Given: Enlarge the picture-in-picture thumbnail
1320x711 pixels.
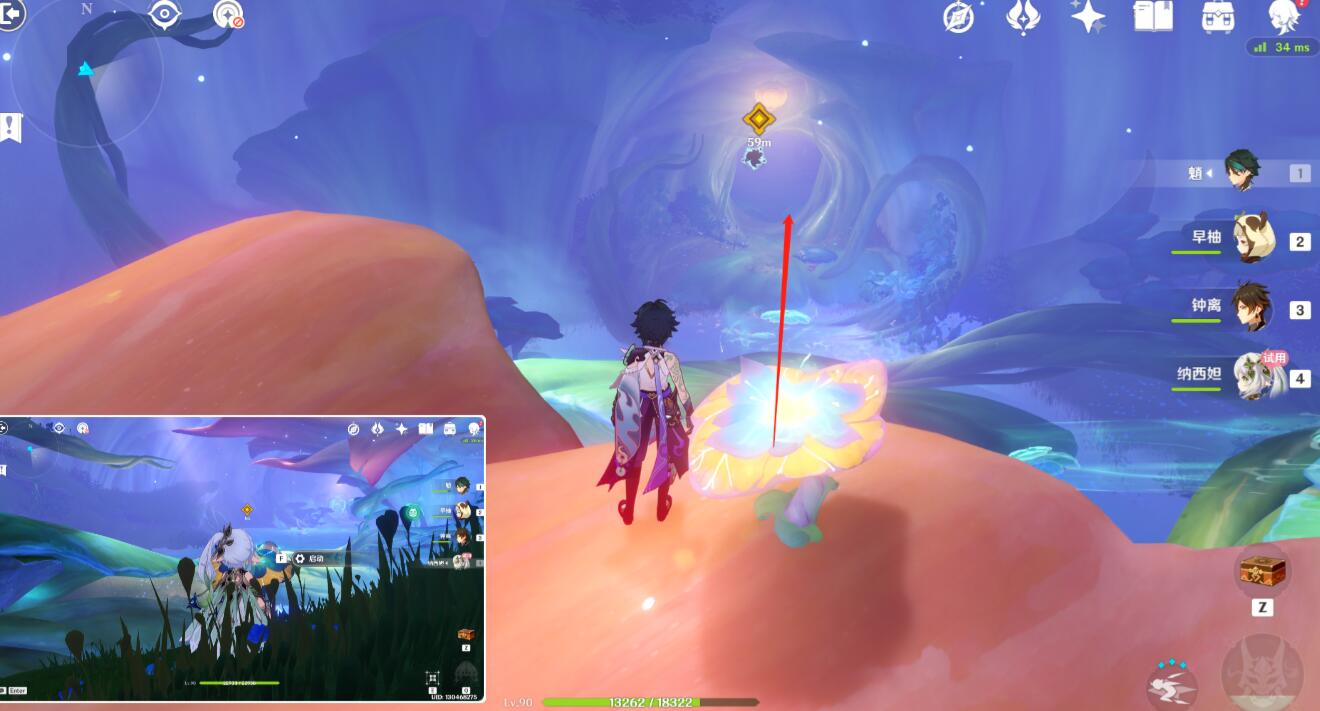Looking at the screenshot, I should (242, 558).
